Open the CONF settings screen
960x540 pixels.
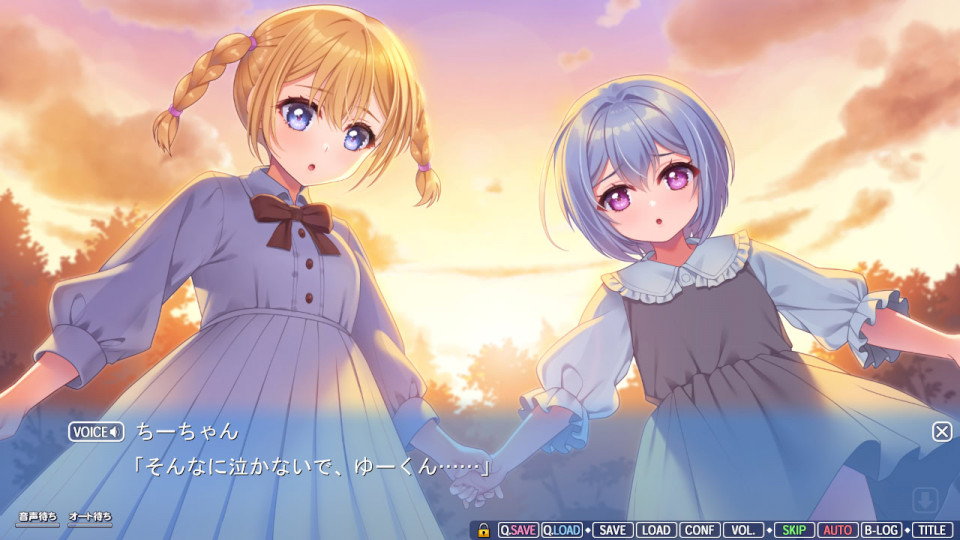coord(700,530)
